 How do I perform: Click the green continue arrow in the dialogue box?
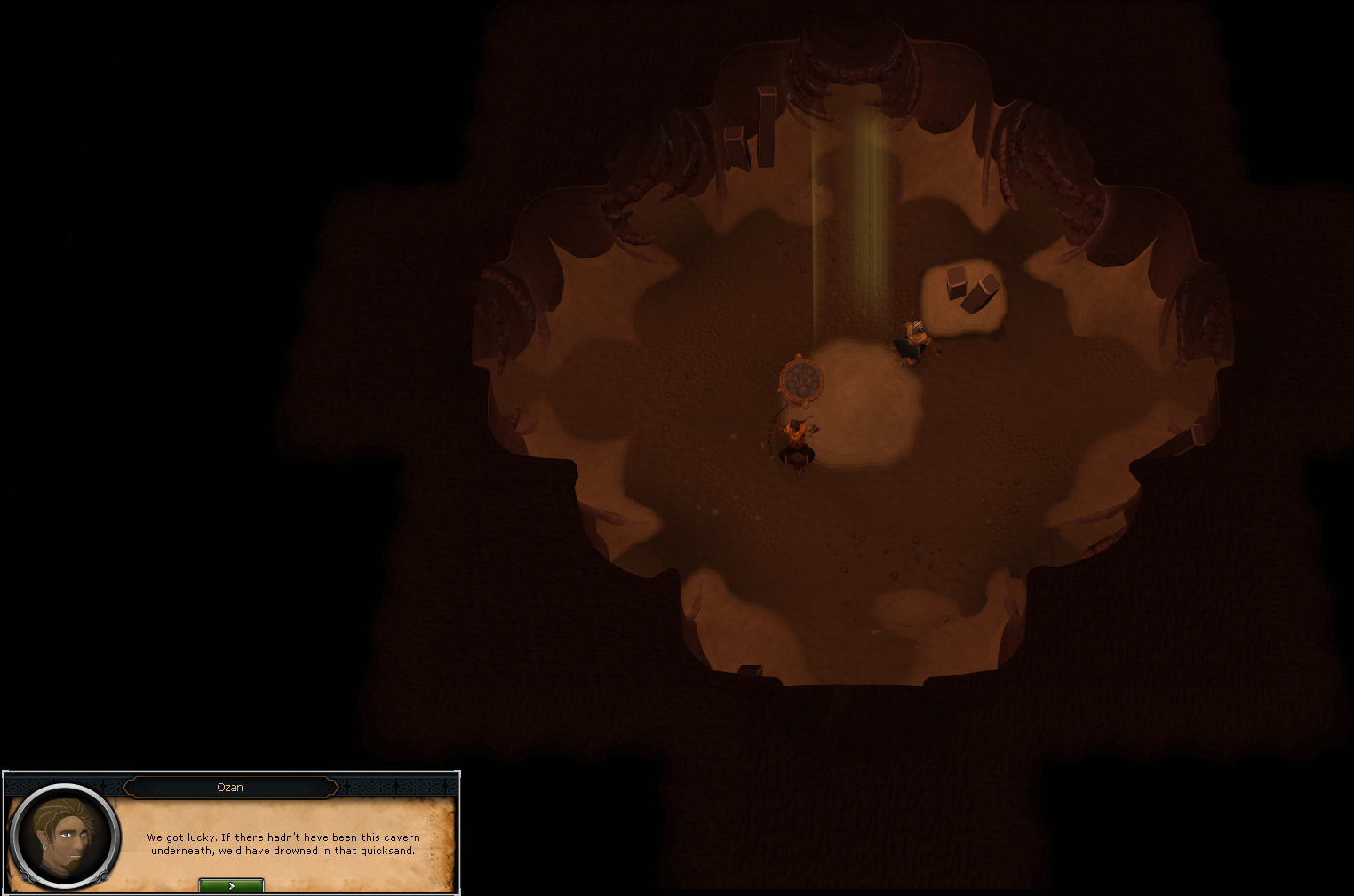click(231, 884)
